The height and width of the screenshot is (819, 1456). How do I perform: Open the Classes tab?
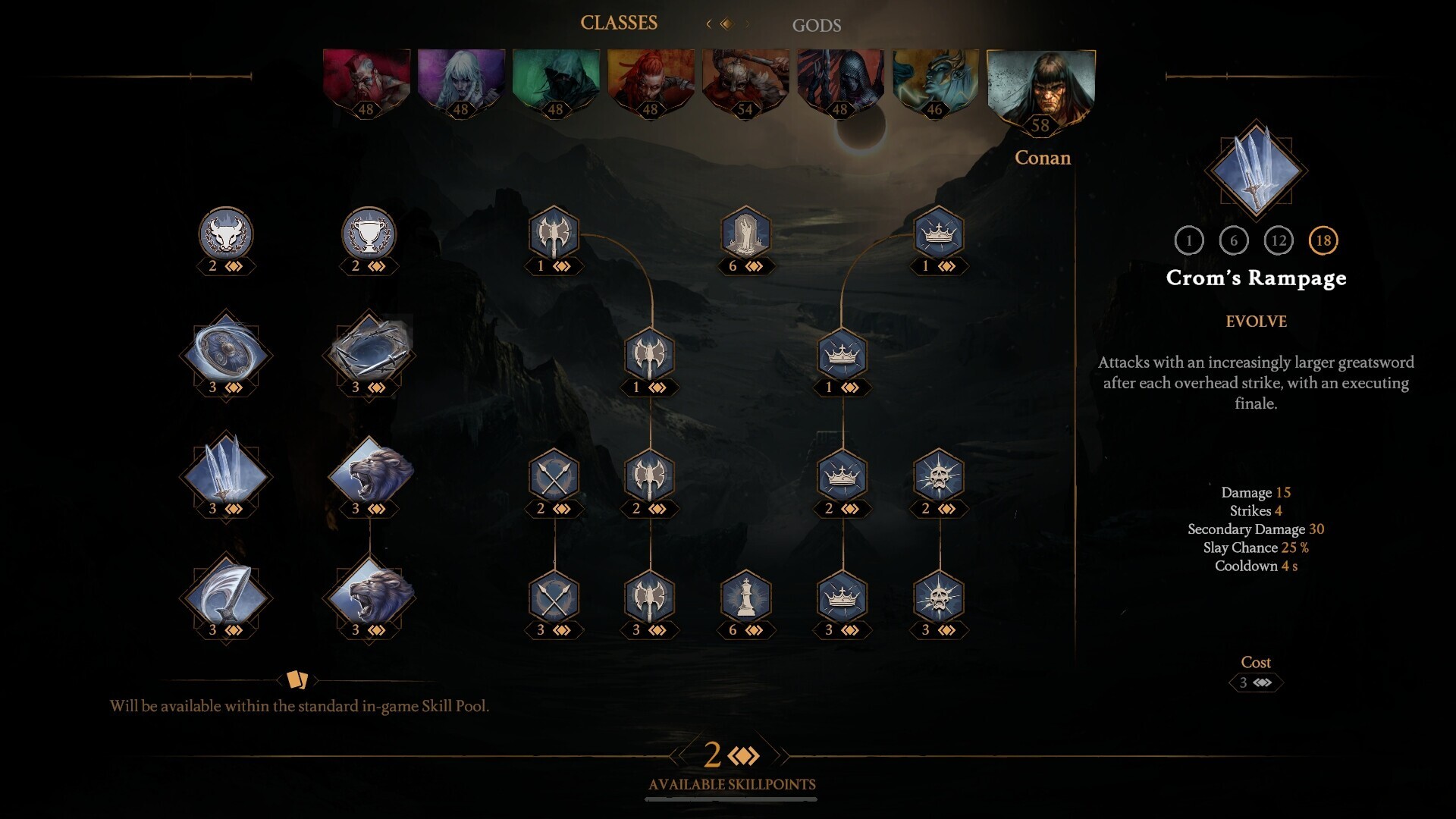click(620, 22)
